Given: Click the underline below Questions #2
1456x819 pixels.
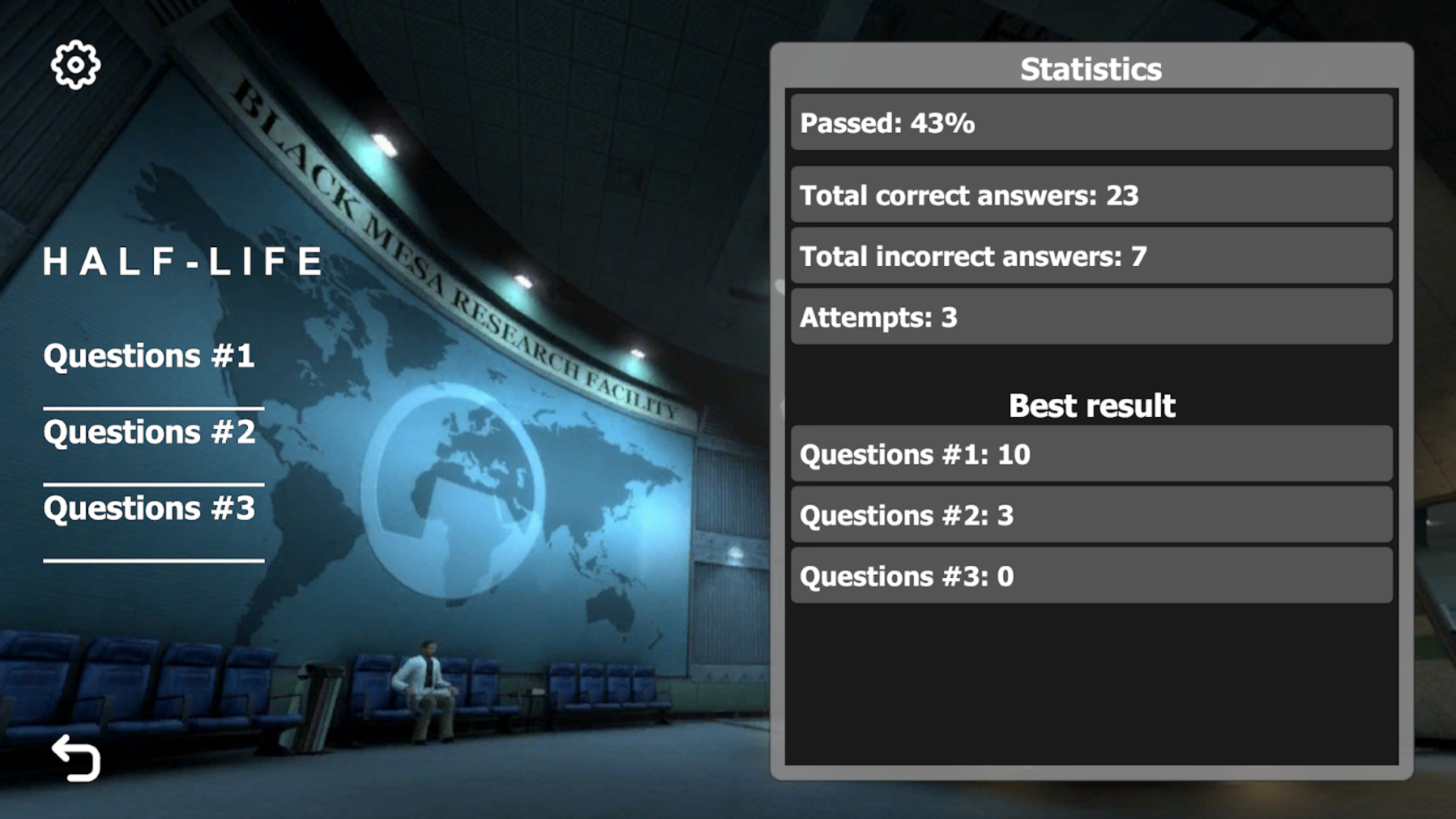Looking at the screenshot, I should click(x=154, y=485).
